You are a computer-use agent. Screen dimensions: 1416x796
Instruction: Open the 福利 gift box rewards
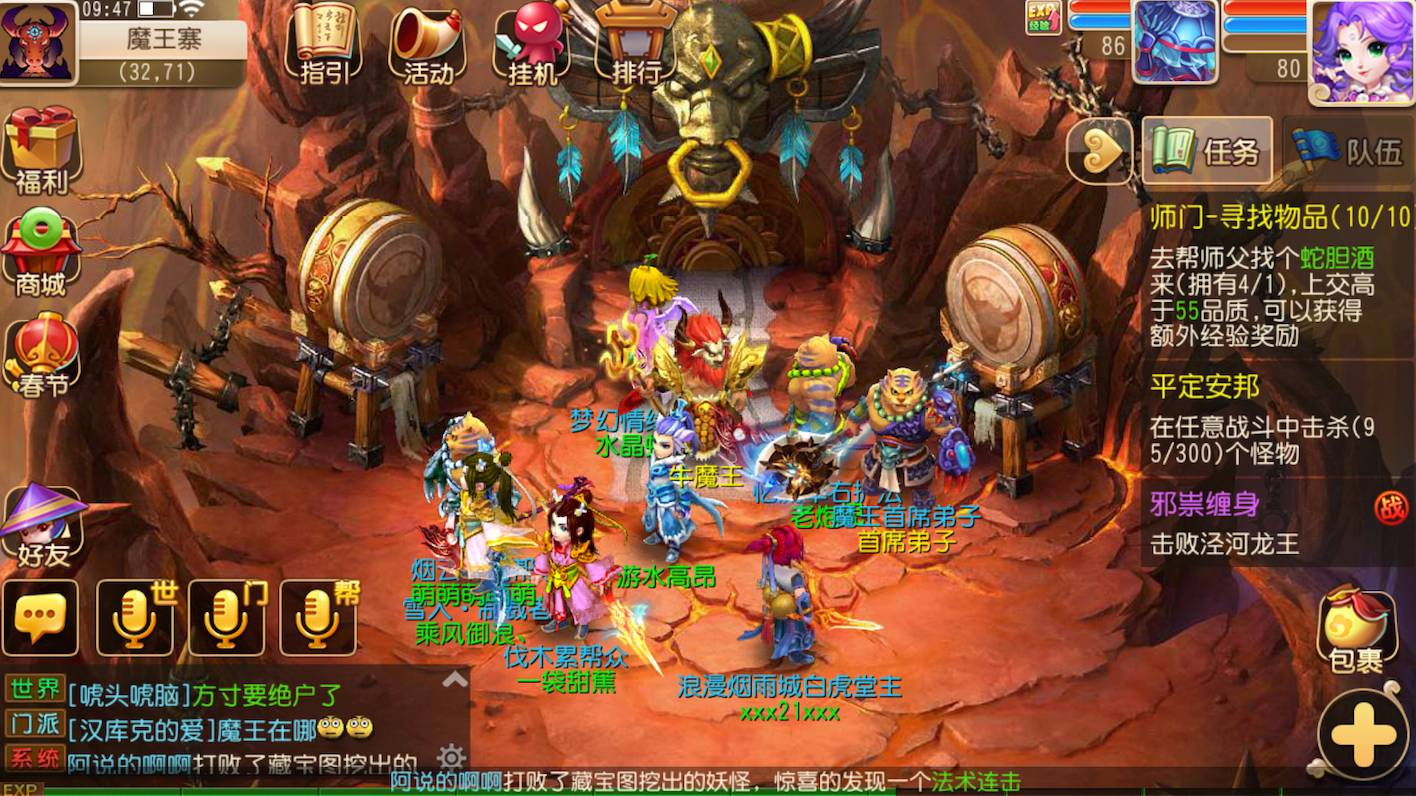pyautogui.click(x=41, y=150)
